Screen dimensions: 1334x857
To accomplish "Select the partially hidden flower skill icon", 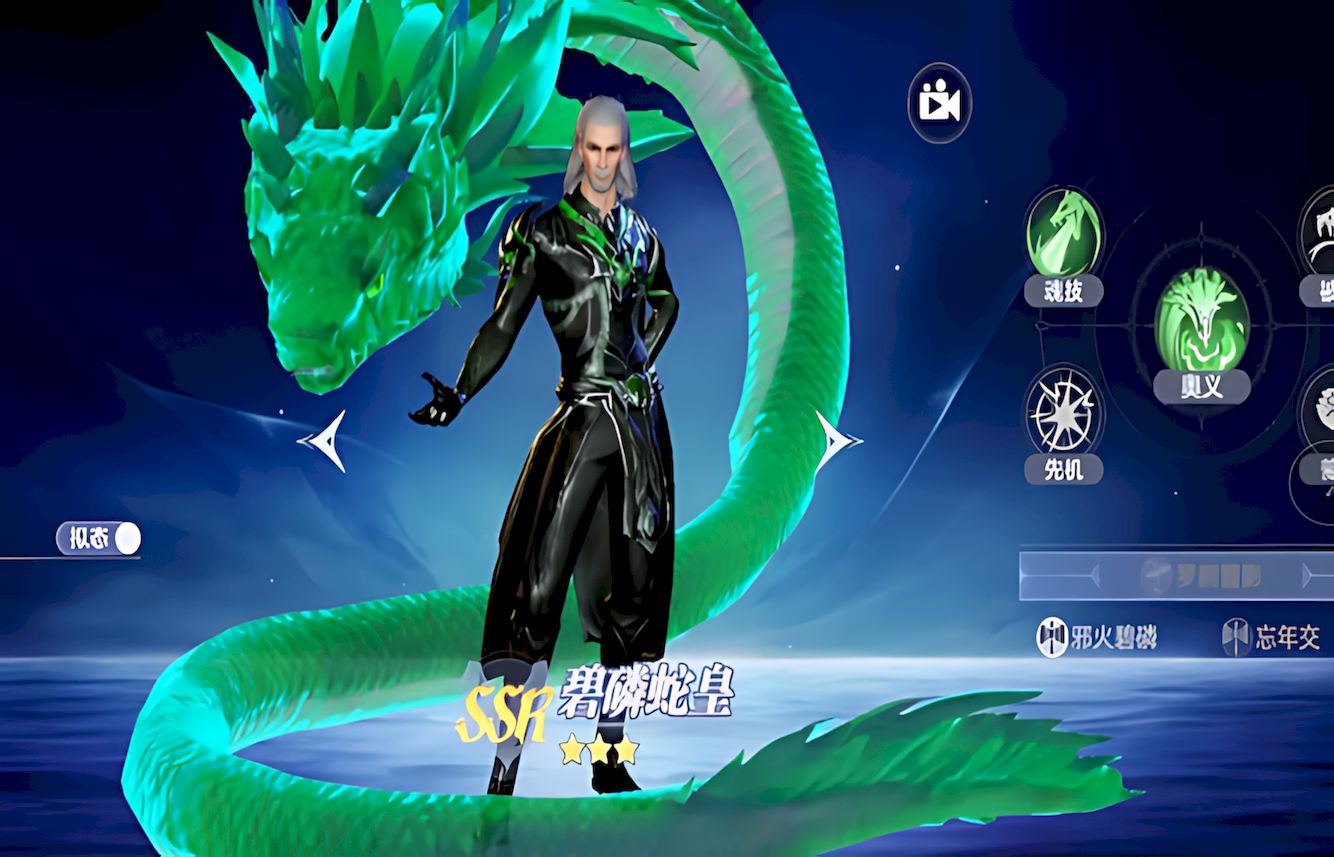I will [x=1320, y=412].
